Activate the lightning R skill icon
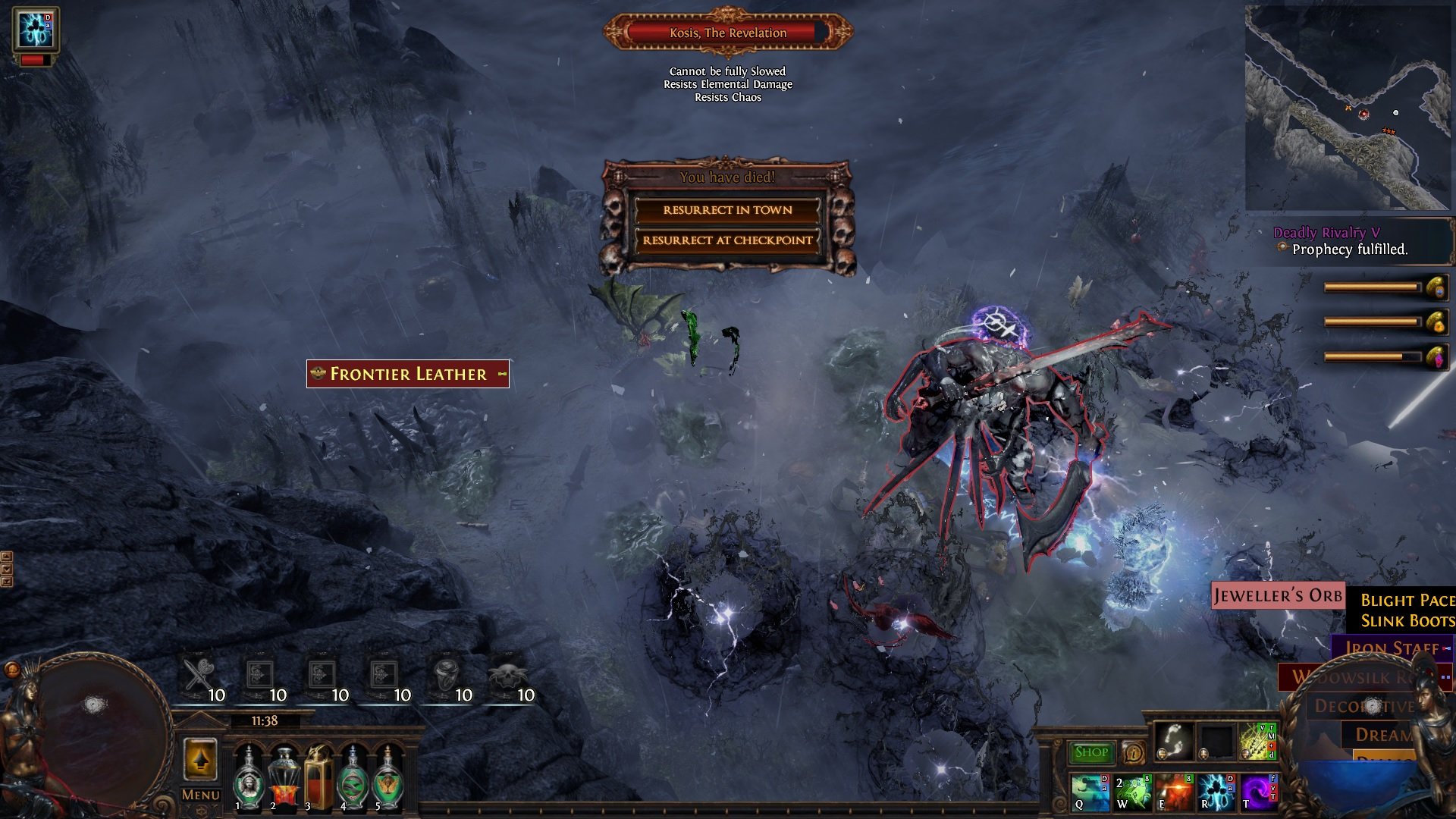This screenshot has height=819, width=1456. (x=1216, y=792)
